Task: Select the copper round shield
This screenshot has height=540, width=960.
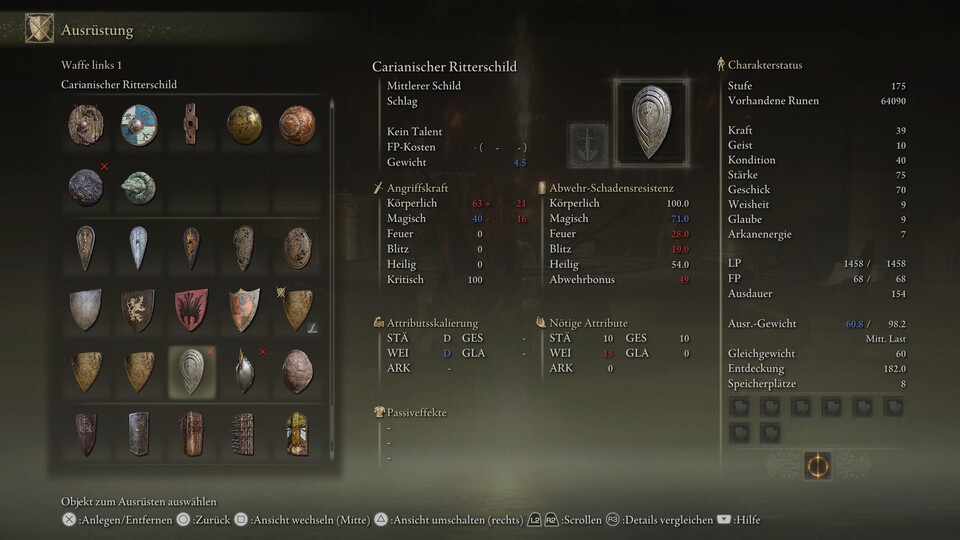Action: [x=297, y=125]
